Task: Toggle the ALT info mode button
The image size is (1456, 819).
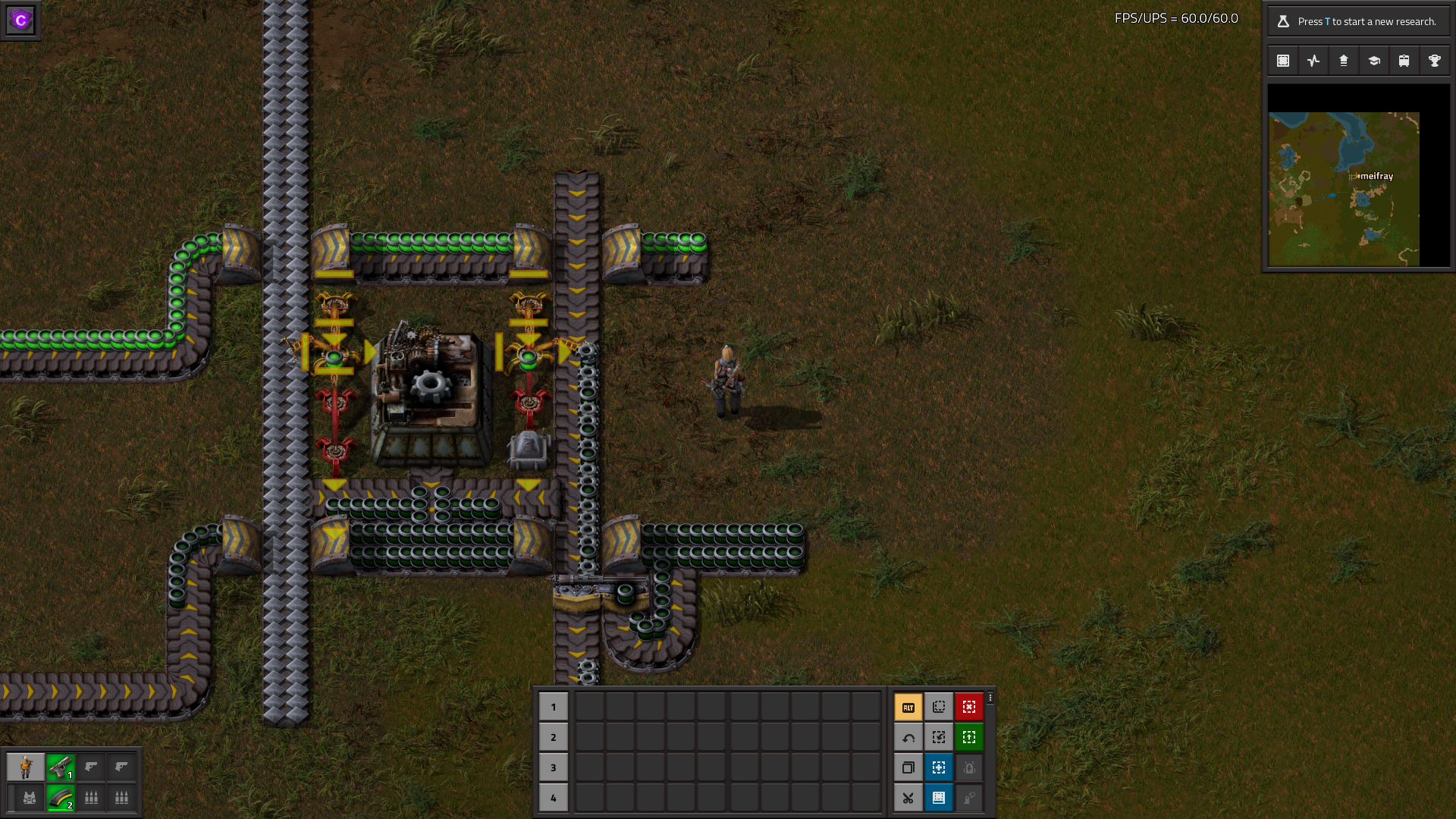Action: point(908,707)
